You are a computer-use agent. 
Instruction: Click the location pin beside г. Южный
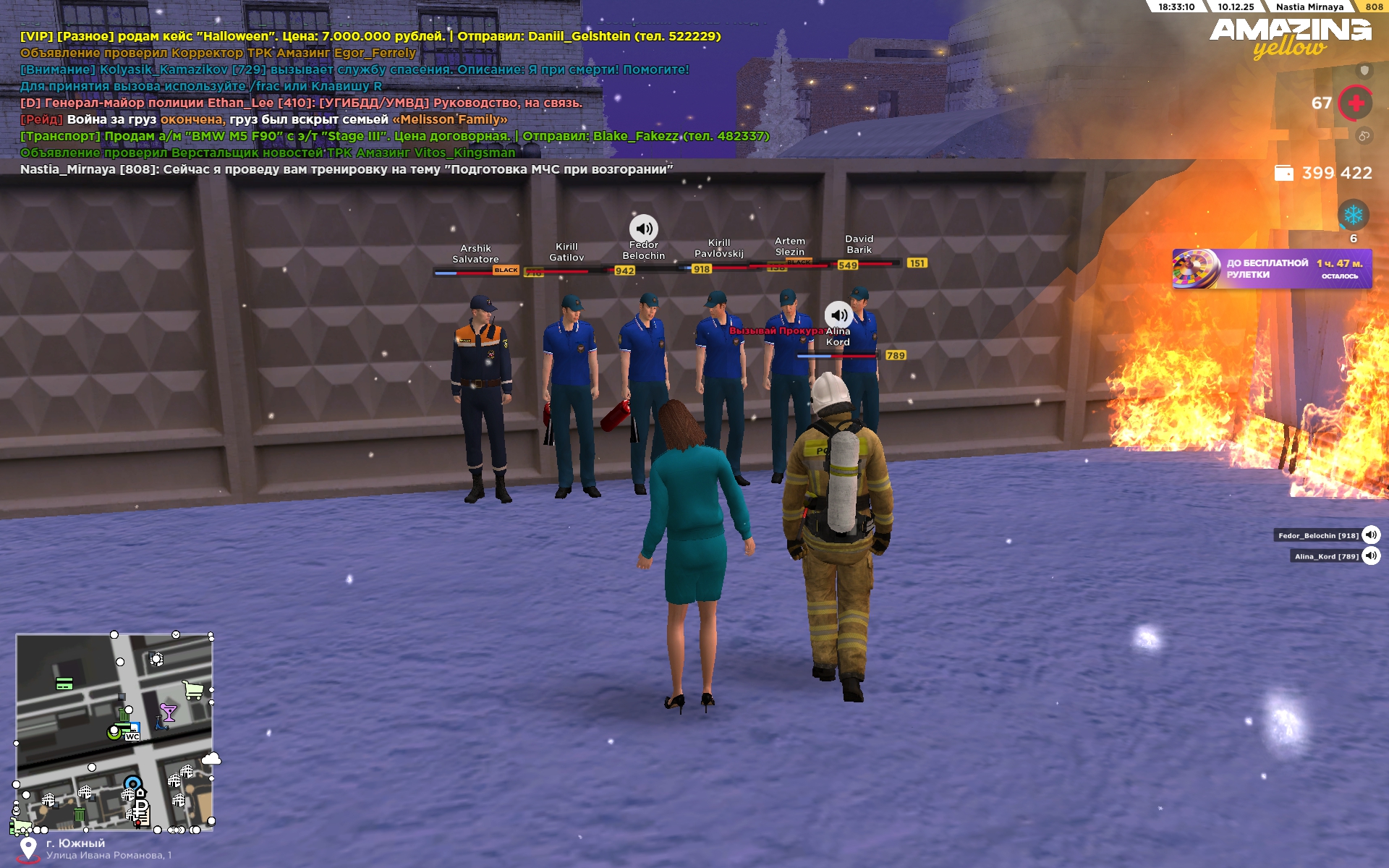point(28,848)
